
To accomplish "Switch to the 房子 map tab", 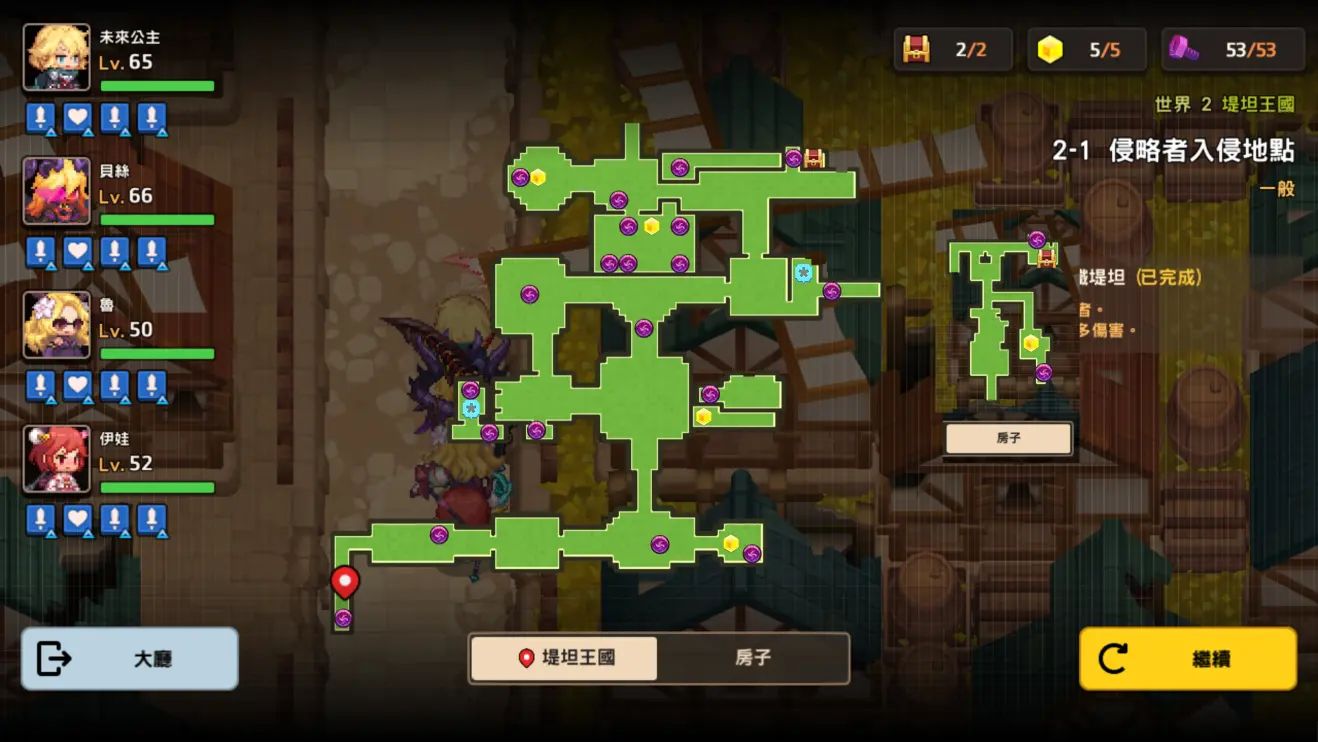I will pos(753,658).
